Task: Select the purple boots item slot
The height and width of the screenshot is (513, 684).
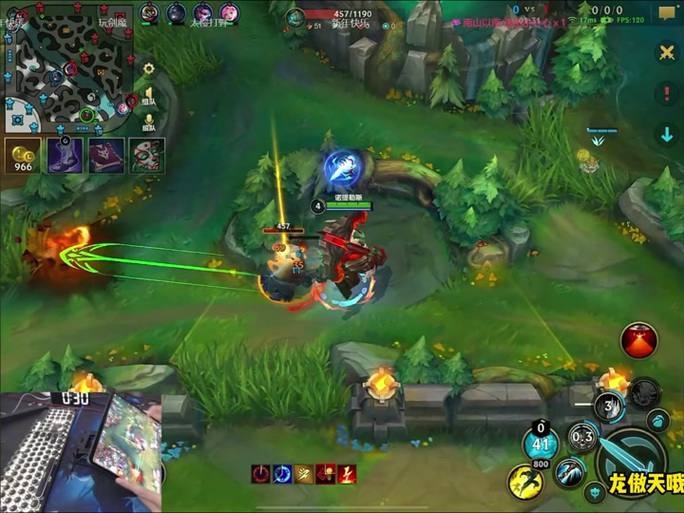Action: pyautogui.click(x=65, y=156)
